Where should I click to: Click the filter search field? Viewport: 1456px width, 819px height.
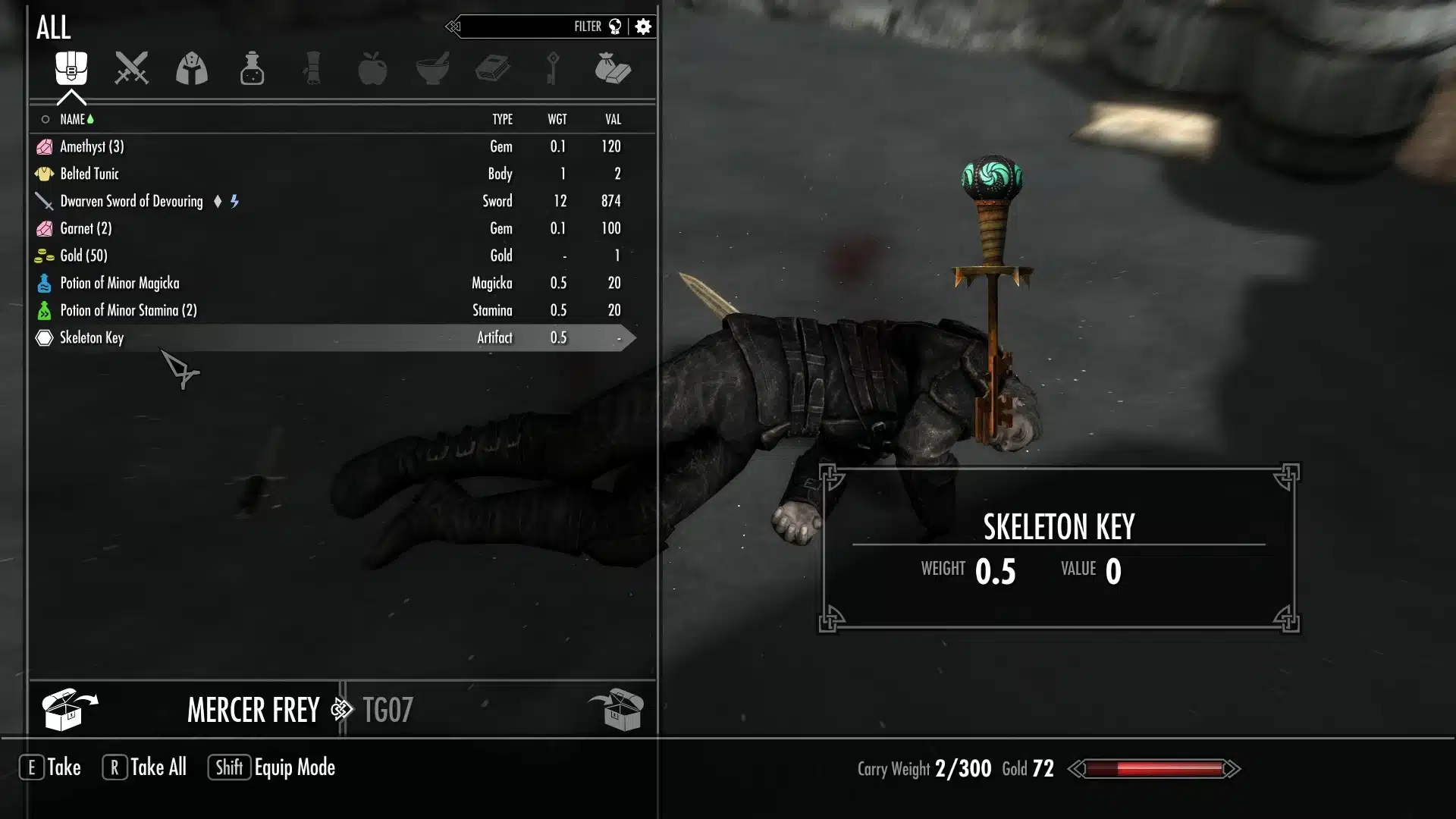coord(523,27)
